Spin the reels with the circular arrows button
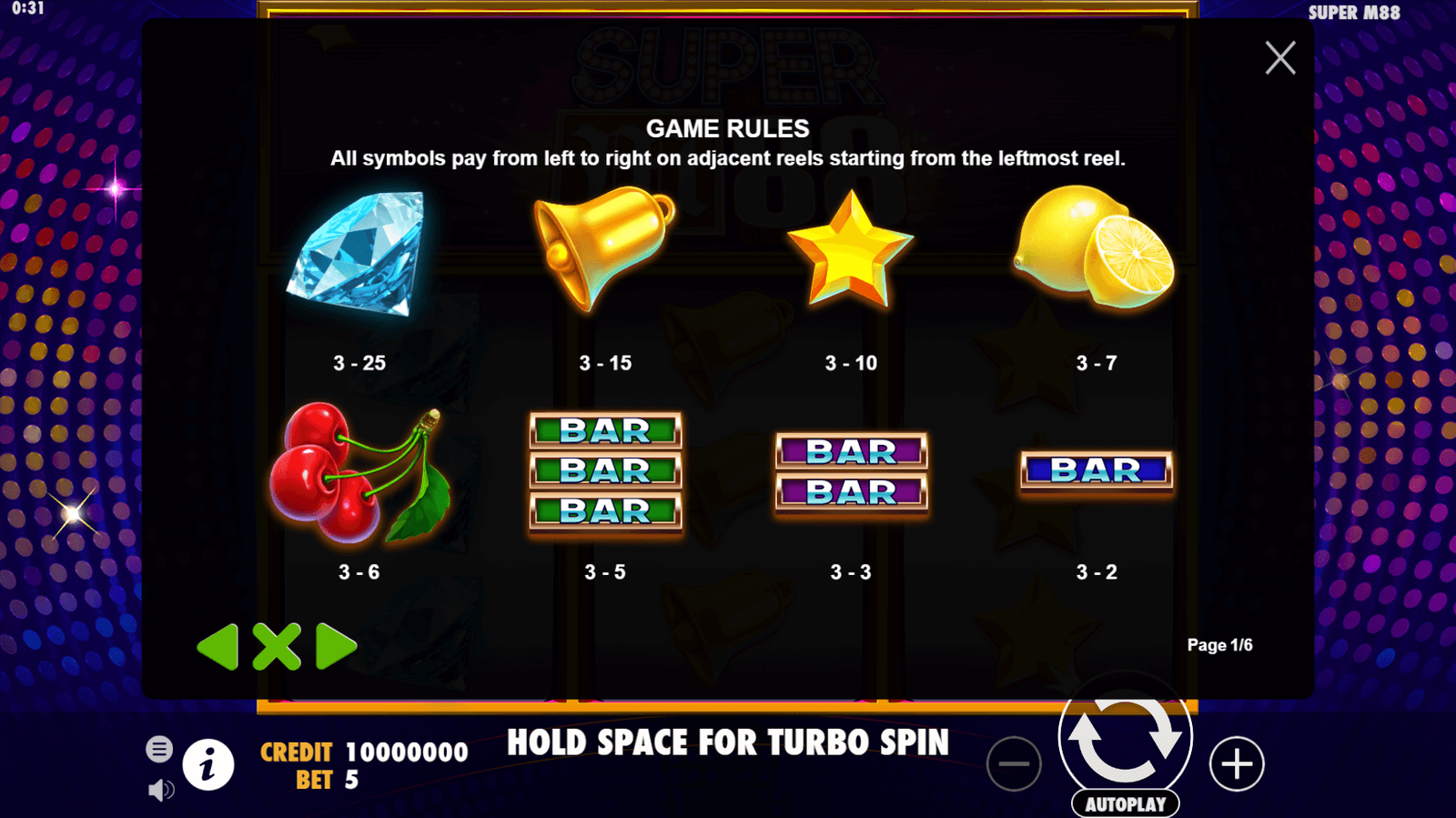The width and height of the screenshot is (1456, 818). click(1126, 737)
